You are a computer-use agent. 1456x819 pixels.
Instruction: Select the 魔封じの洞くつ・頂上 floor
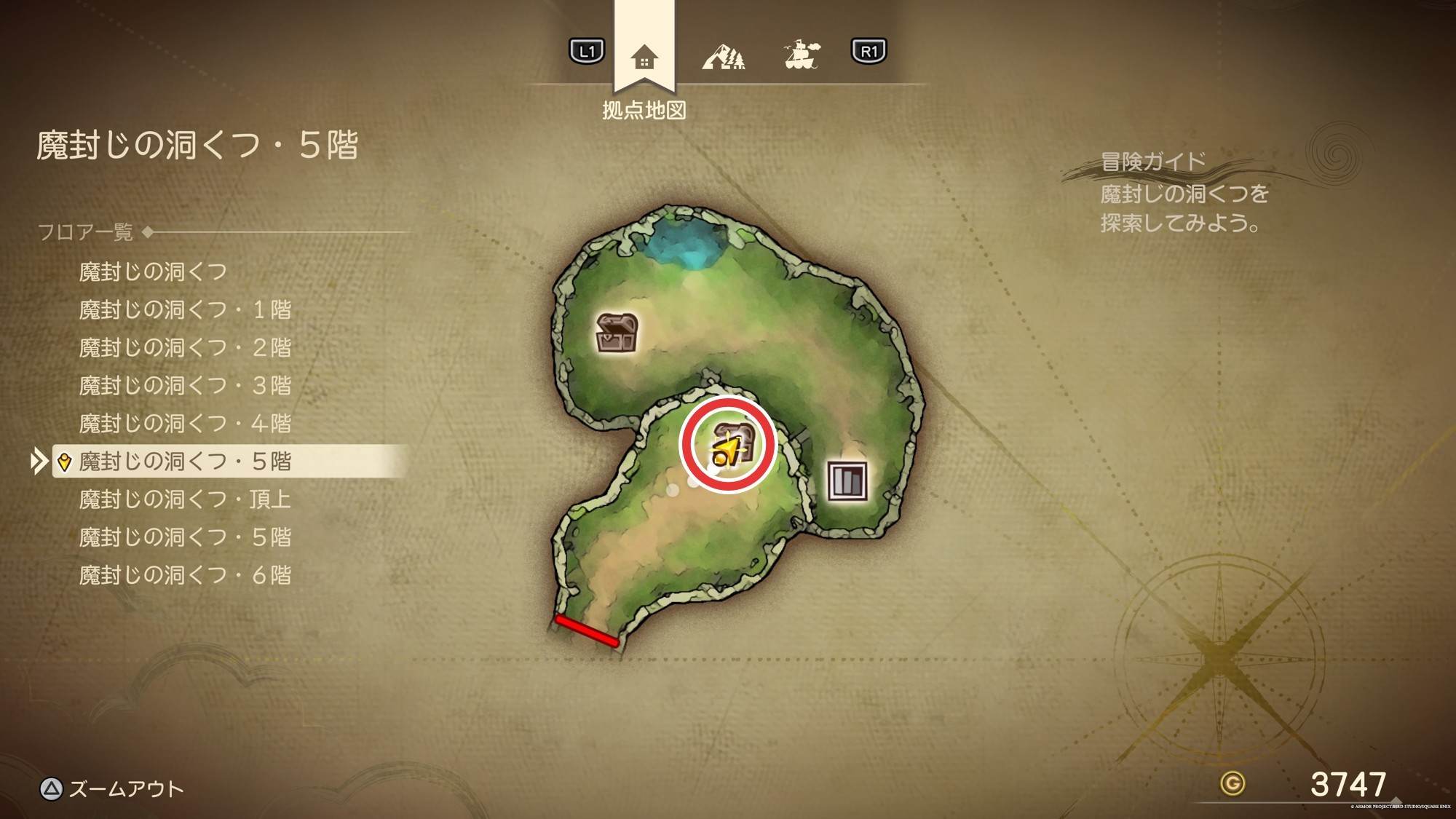click(x=185, y=499)
